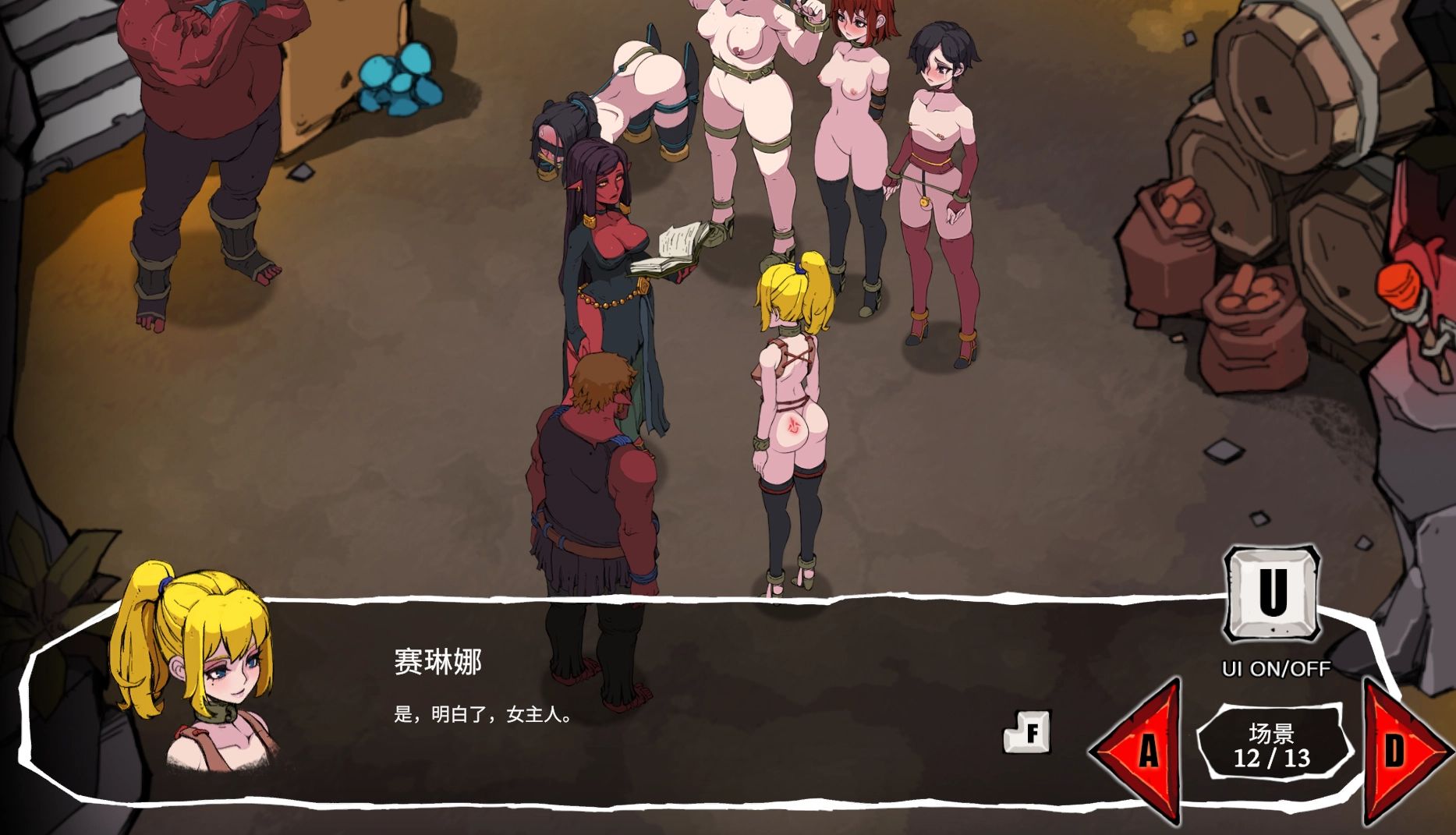Select the speaker name 赛琳娜
Image resolution: width=1456 pixels, height=835 pixels.
point(438,659)
